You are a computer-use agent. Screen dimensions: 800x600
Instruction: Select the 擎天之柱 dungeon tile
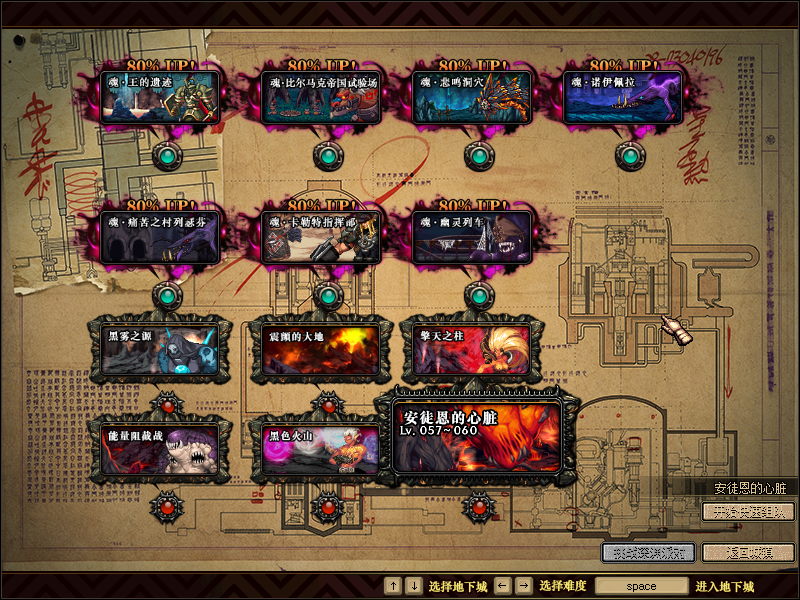click(472, 349)
